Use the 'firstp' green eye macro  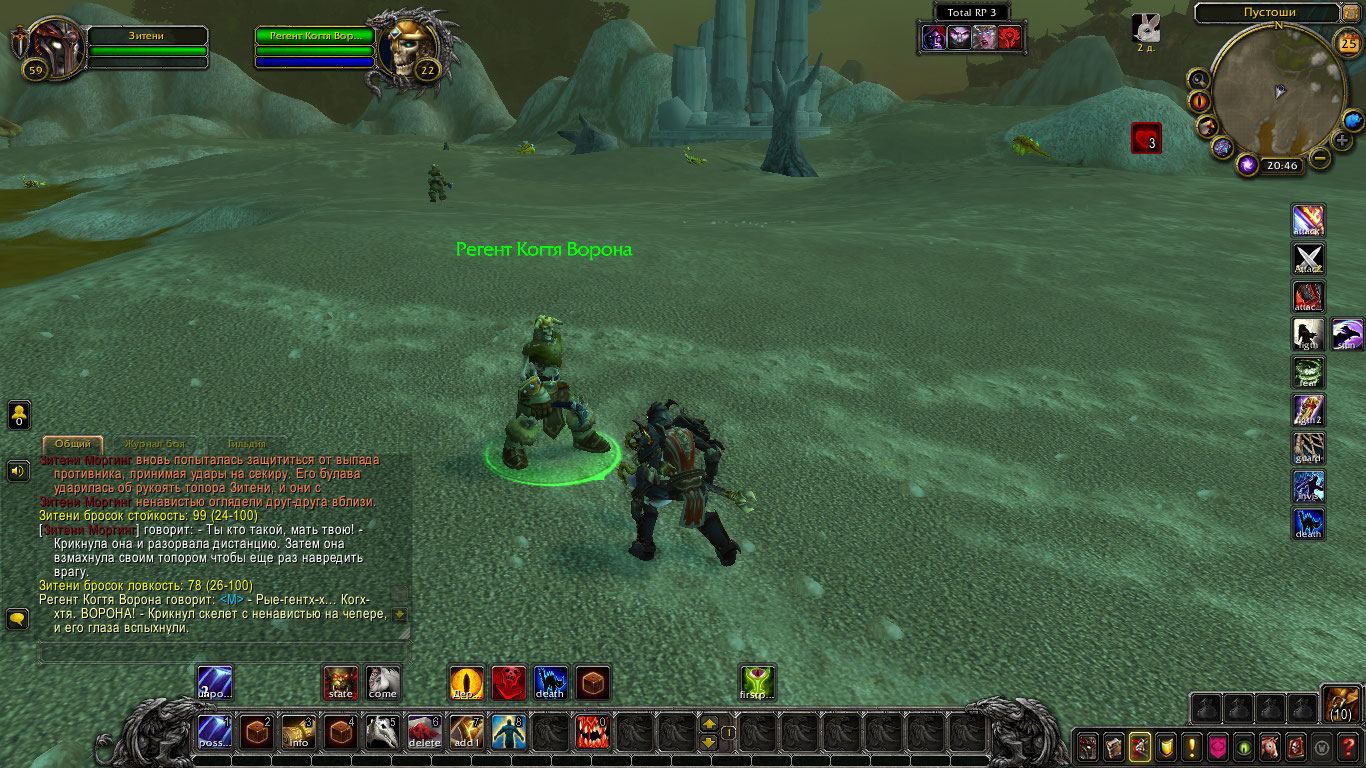pos(757,683)
